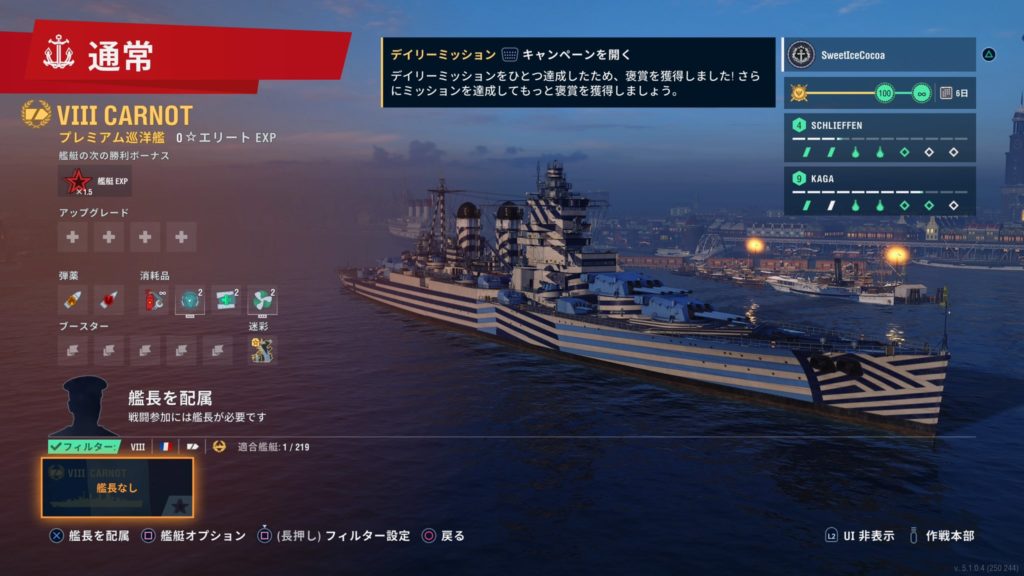Viewport: 1024px width, 576px height.
Task: Toggle the French nation flag filter
Action: 166,447
